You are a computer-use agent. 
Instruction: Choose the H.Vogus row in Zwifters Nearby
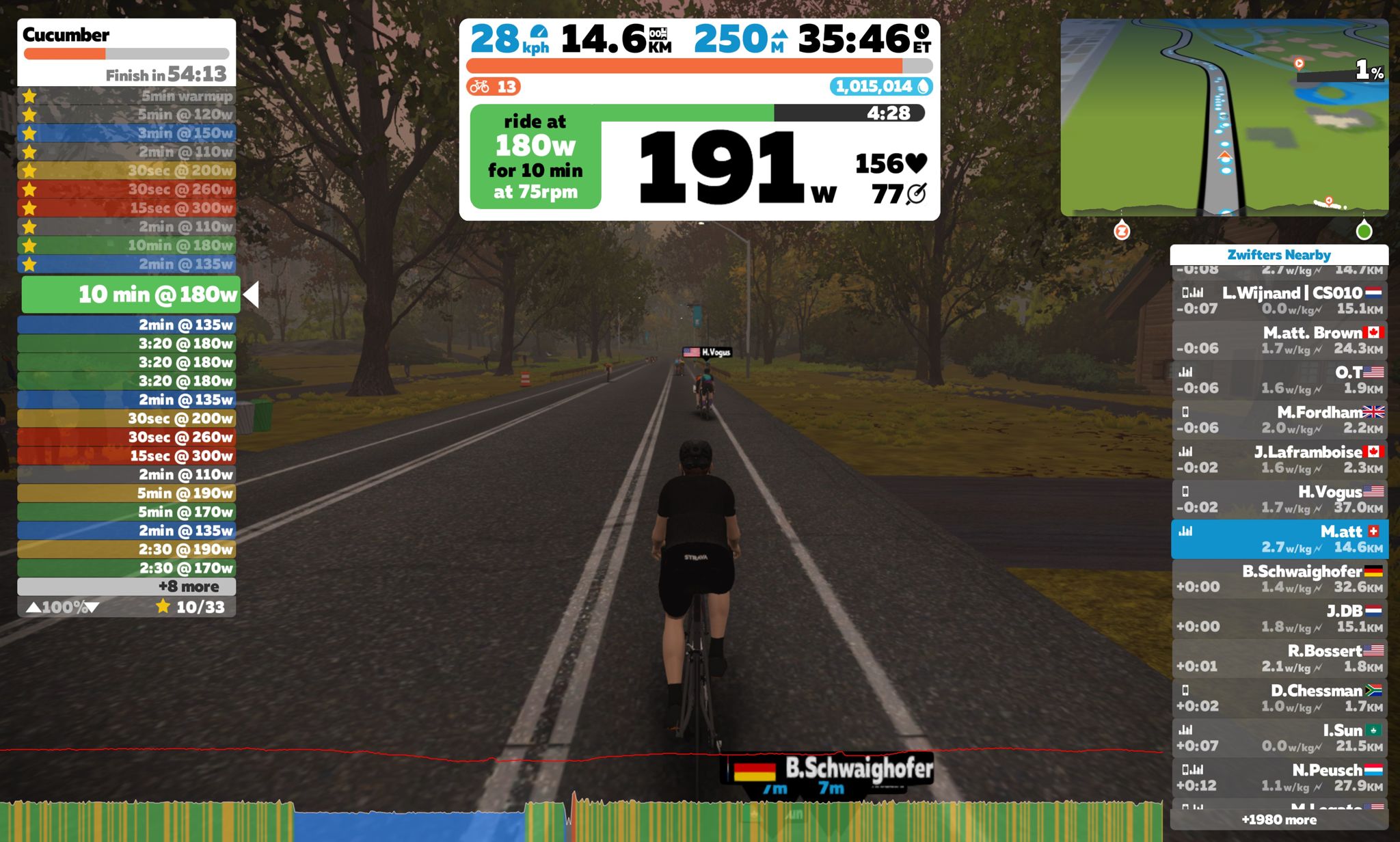point(1279,499)
